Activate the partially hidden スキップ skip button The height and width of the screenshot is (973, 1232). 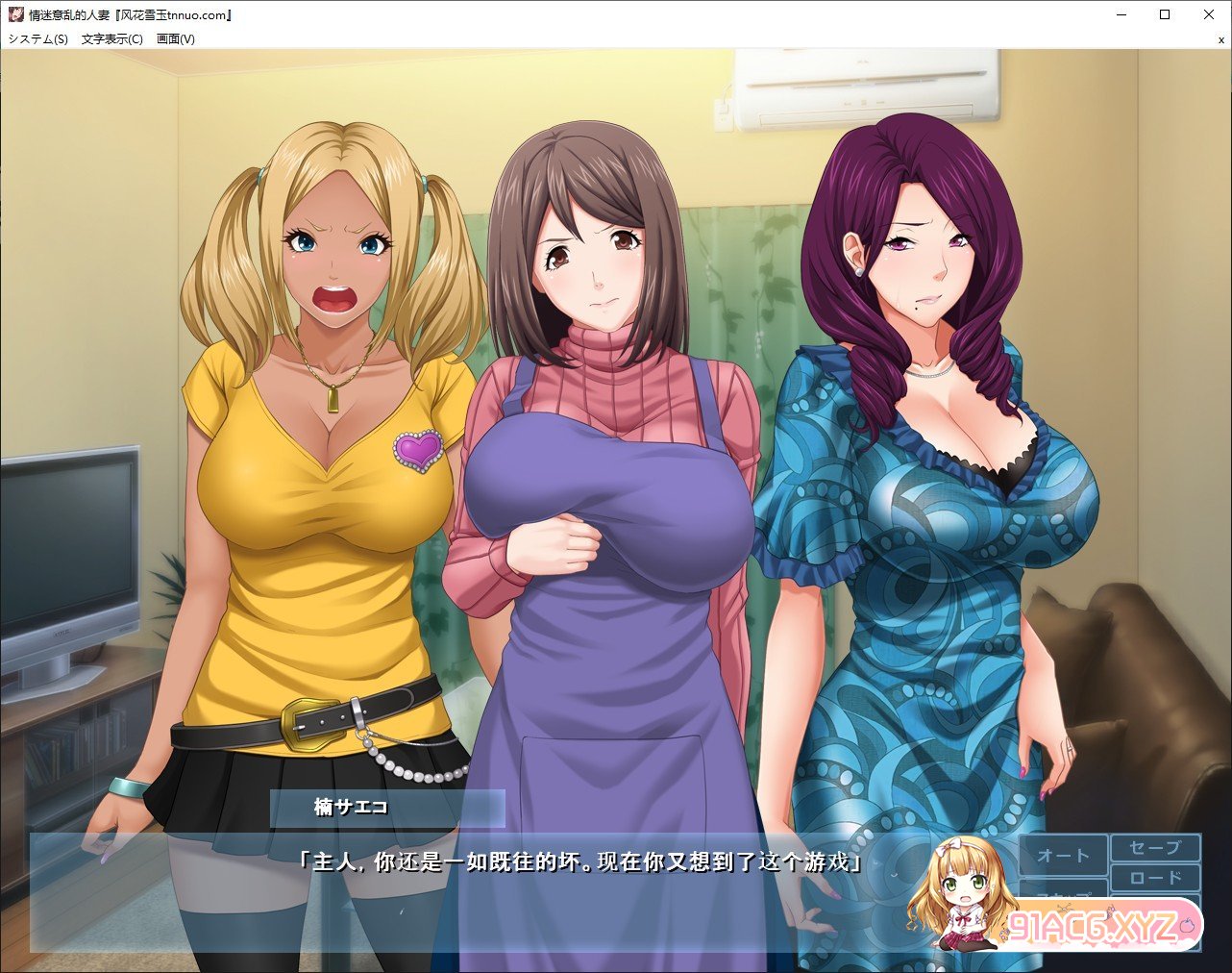1063,888
